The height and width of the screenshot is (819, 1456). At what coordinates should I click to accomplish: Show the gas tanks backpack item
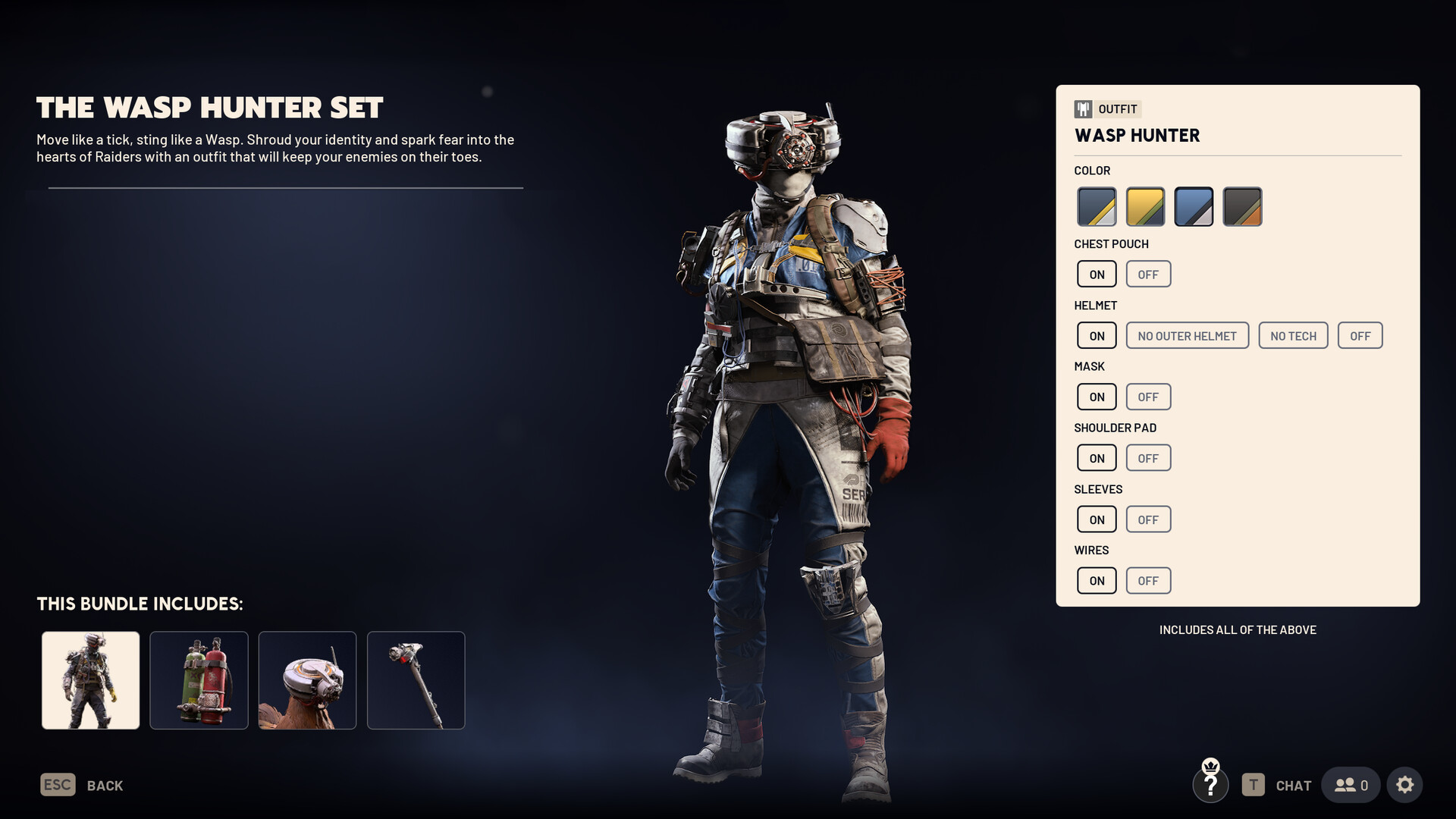click(199, 680)
